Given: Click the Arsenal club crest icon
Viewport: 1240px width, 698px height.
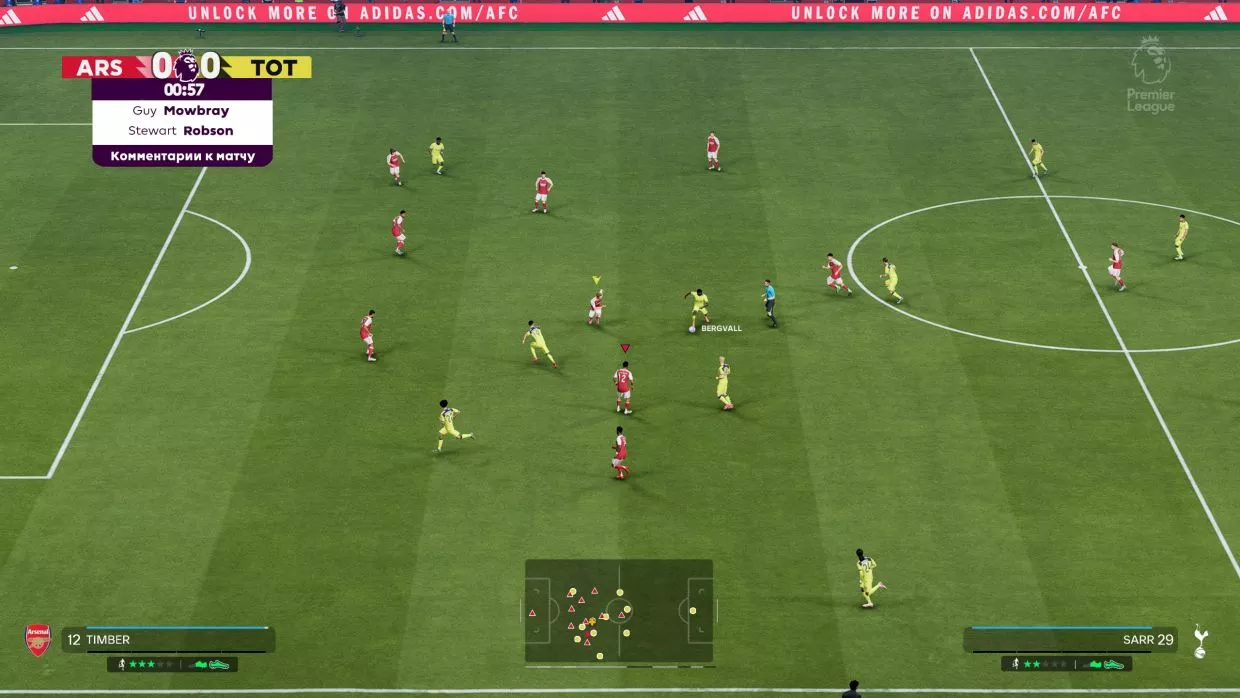Looking at the screenshot, I should (38, 640).
